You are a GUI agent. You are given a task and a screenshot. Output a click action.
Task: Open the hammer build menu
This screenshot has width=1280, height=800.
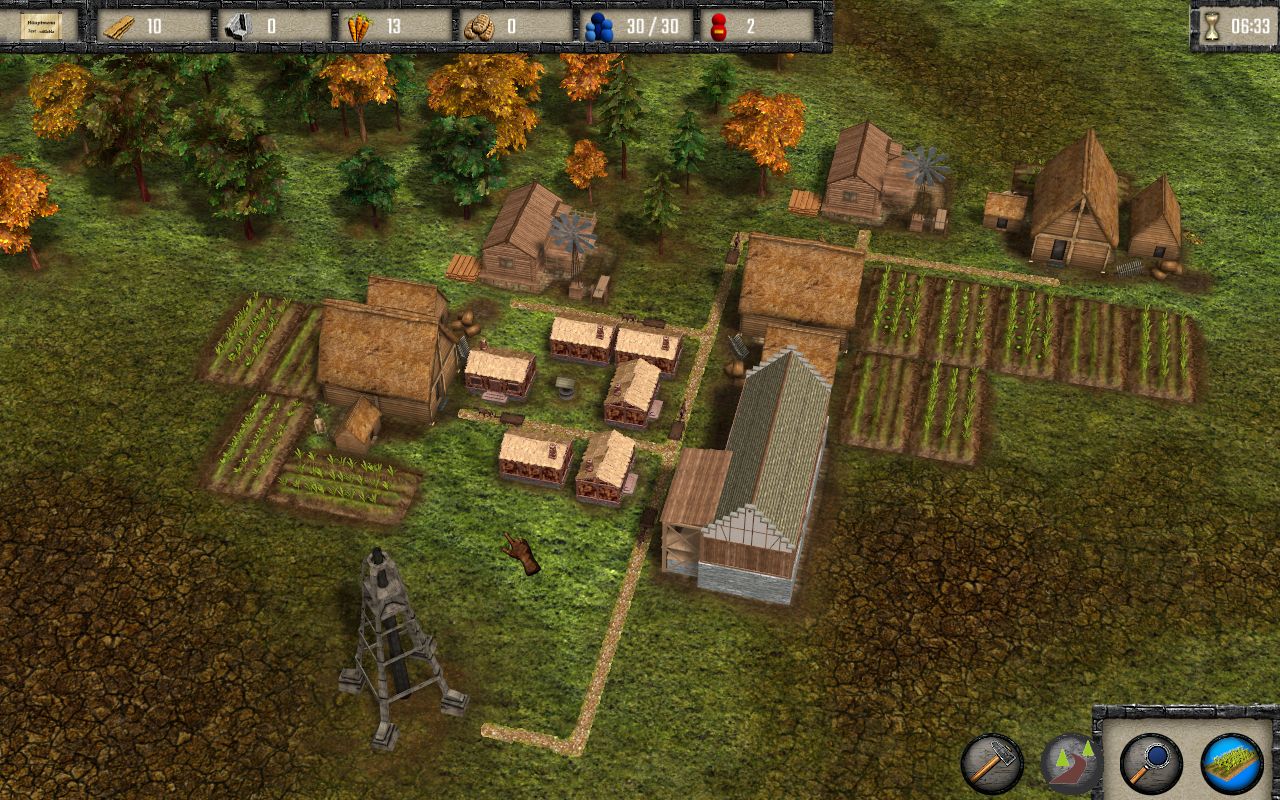991,764
